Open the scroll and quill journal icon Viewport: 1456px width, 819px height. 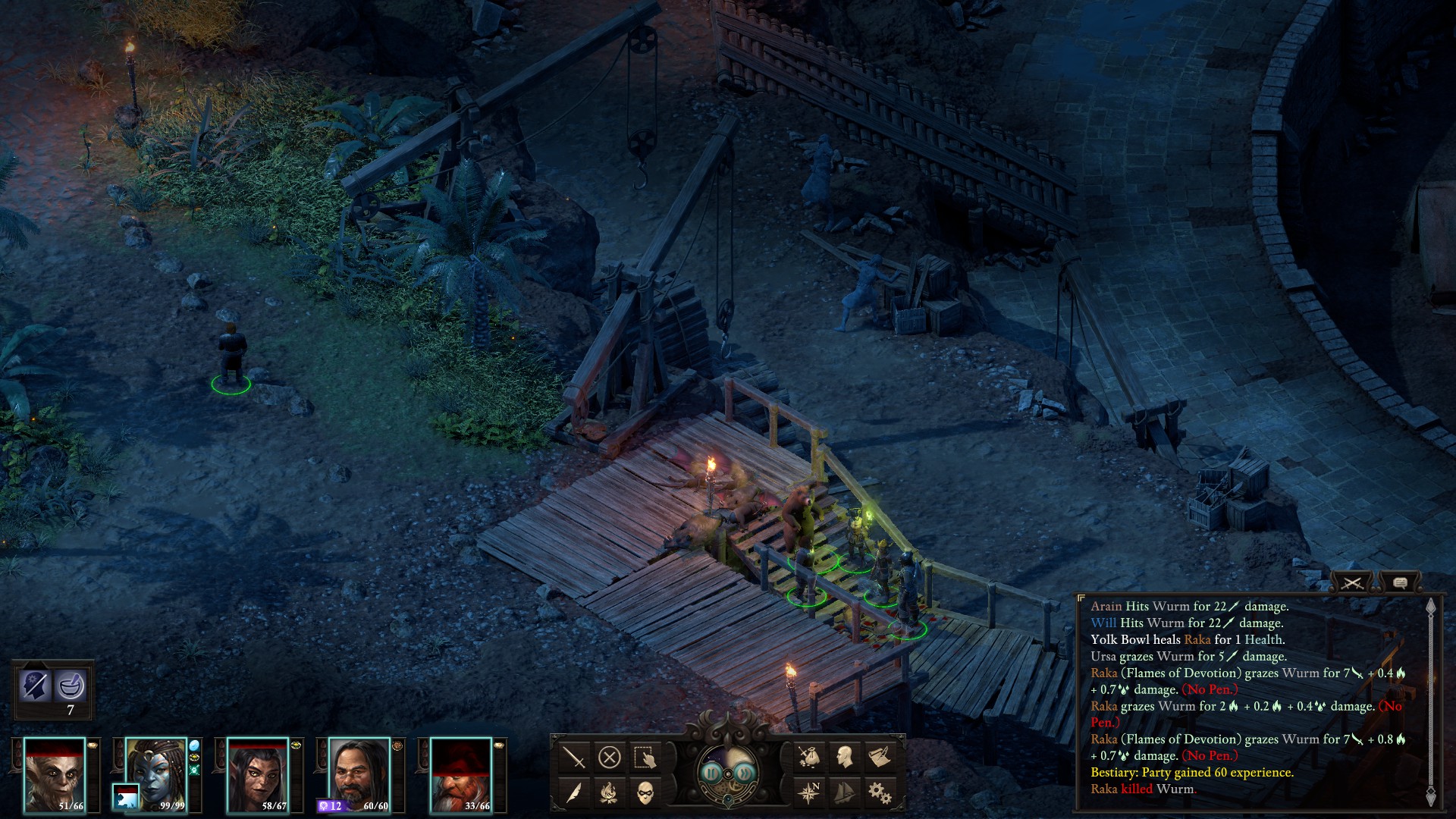point(880,756)
